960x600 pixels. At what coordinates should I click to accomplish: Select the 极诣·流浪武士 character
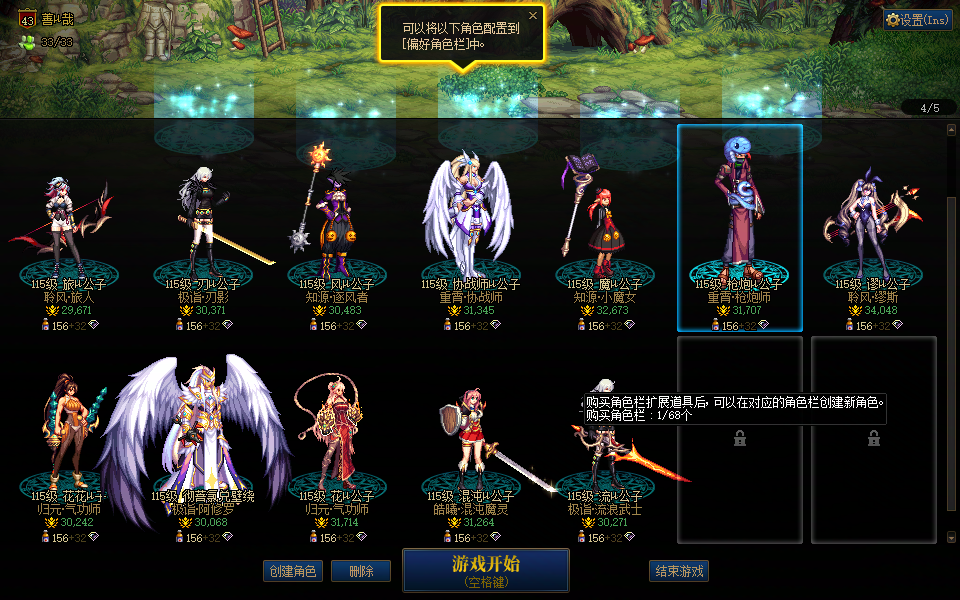click(605, 450)
